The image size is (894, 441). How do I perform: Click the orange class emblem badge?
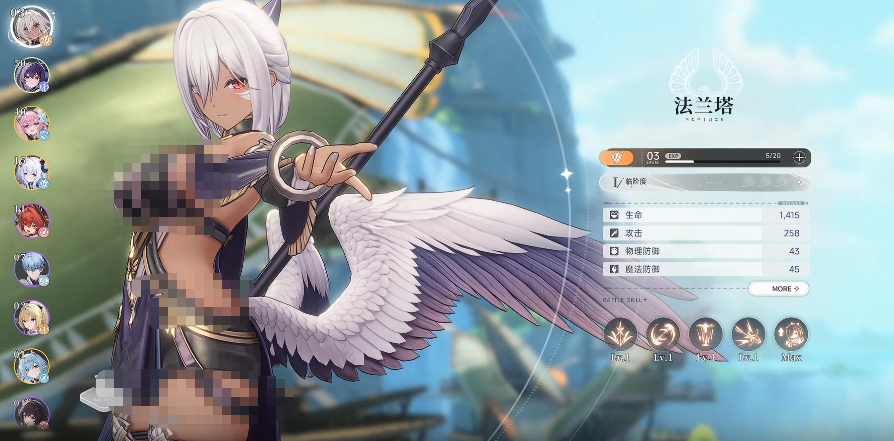pyautogui.click(x=617, y=157)
